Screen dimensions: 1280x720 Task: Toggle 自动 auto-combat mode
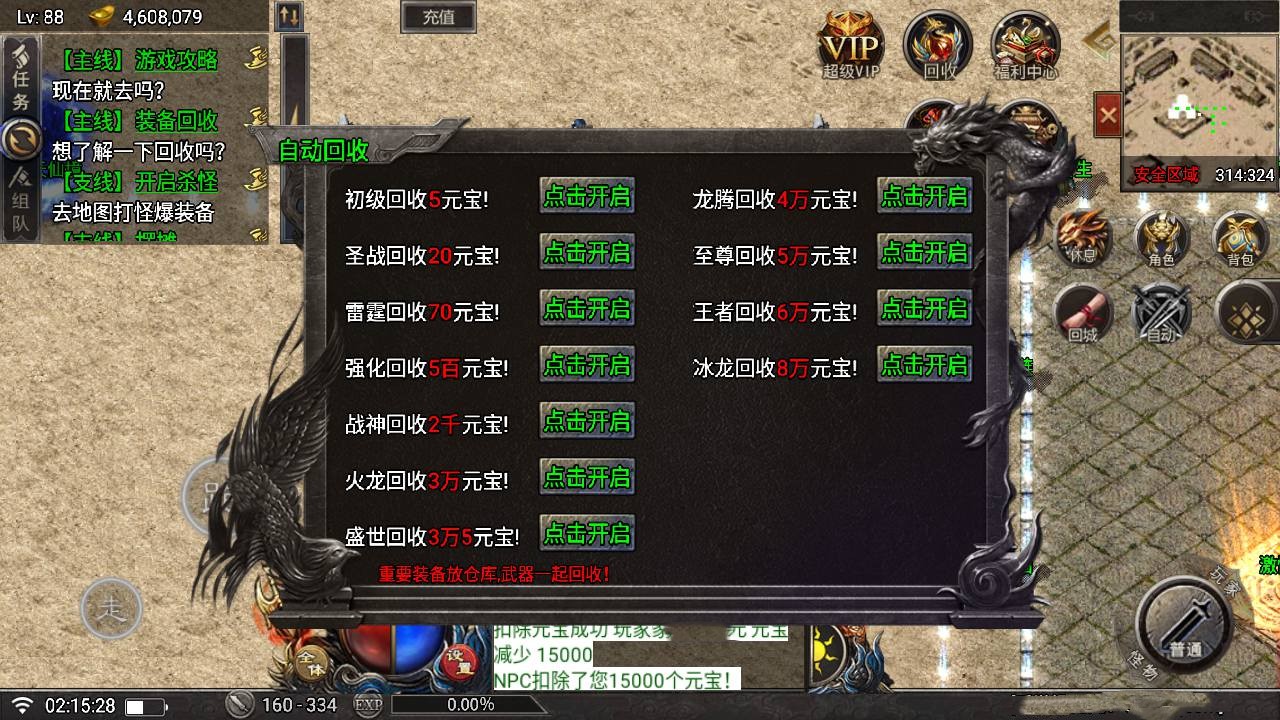click(x=1161, y=315)
